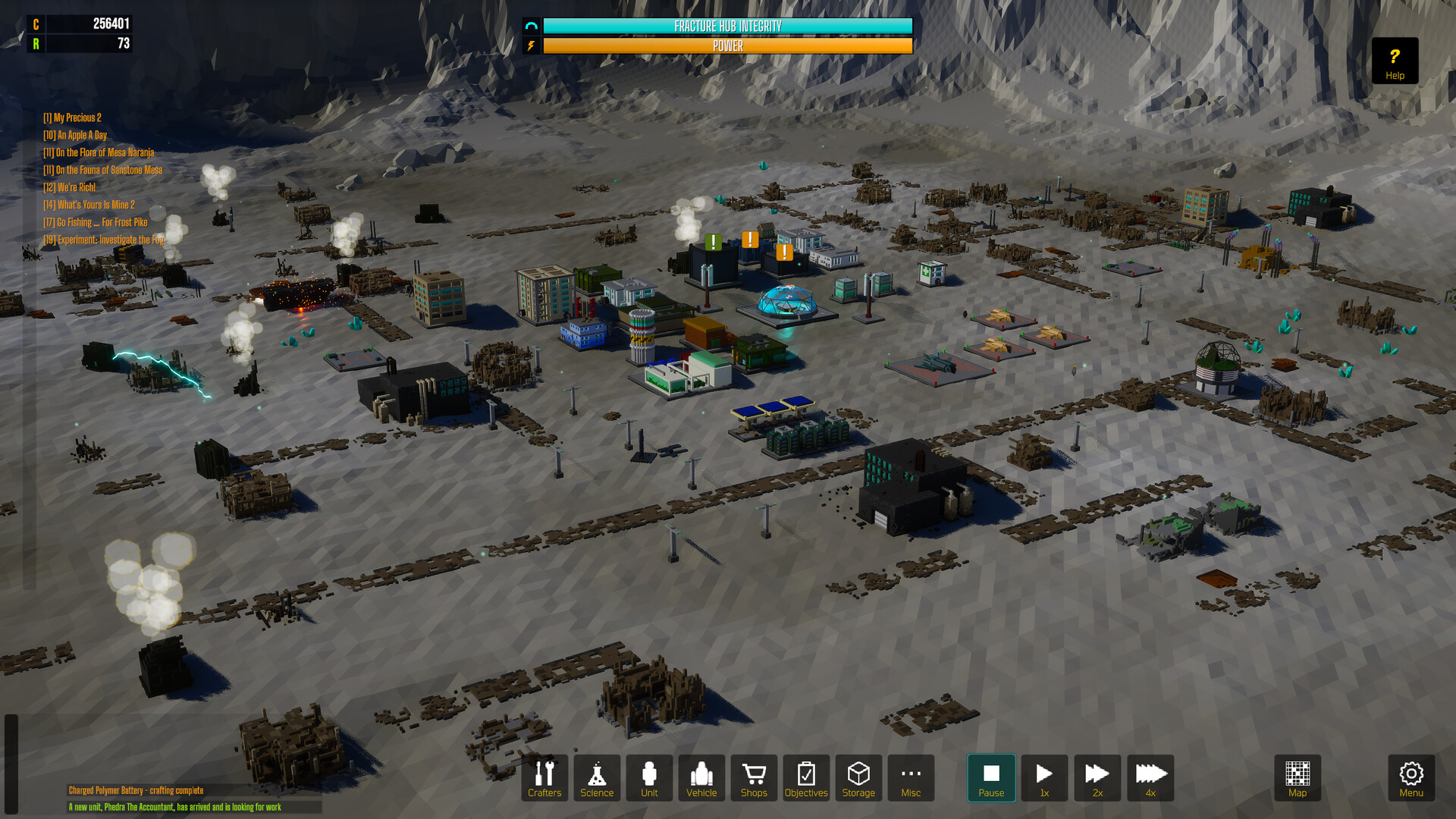Open the Map view
1456x819 pixels.
[x=1297, y=778]
